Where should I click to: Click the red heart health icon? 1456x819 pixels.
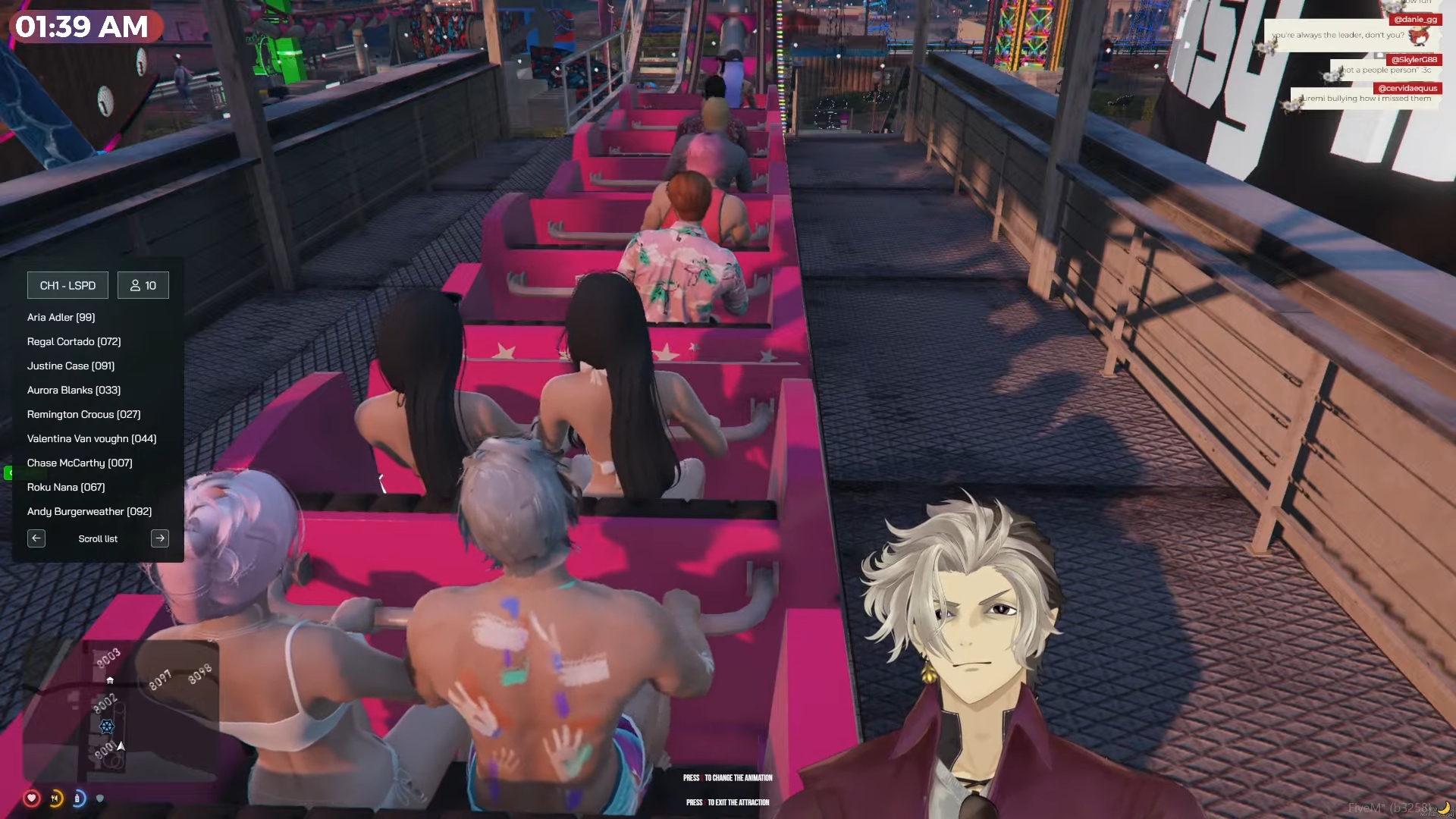pyautogui.click(x=31, y=798)
